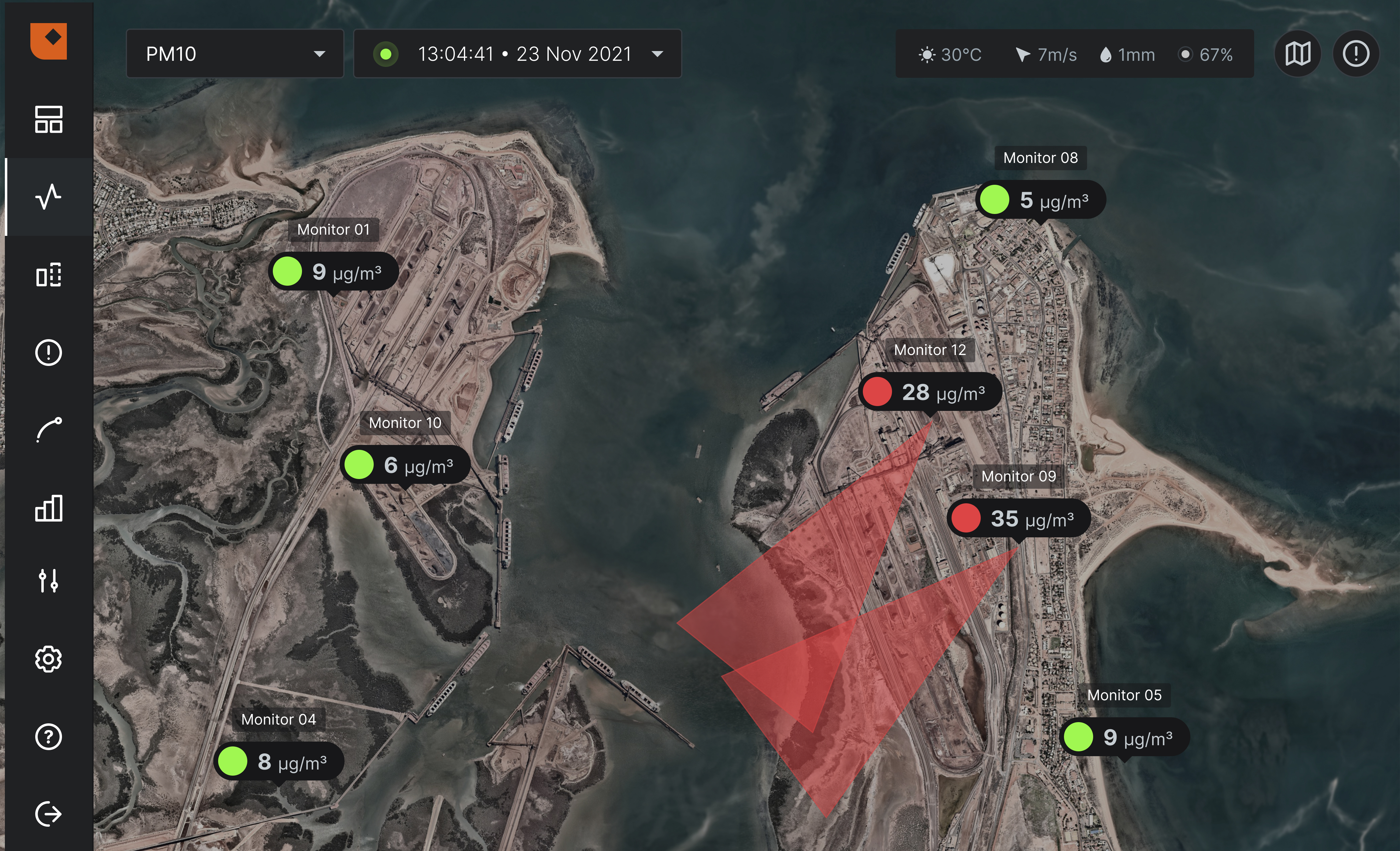The image size is (1400, 851).
Task: Open the gear settings icon
Action: 49,659
